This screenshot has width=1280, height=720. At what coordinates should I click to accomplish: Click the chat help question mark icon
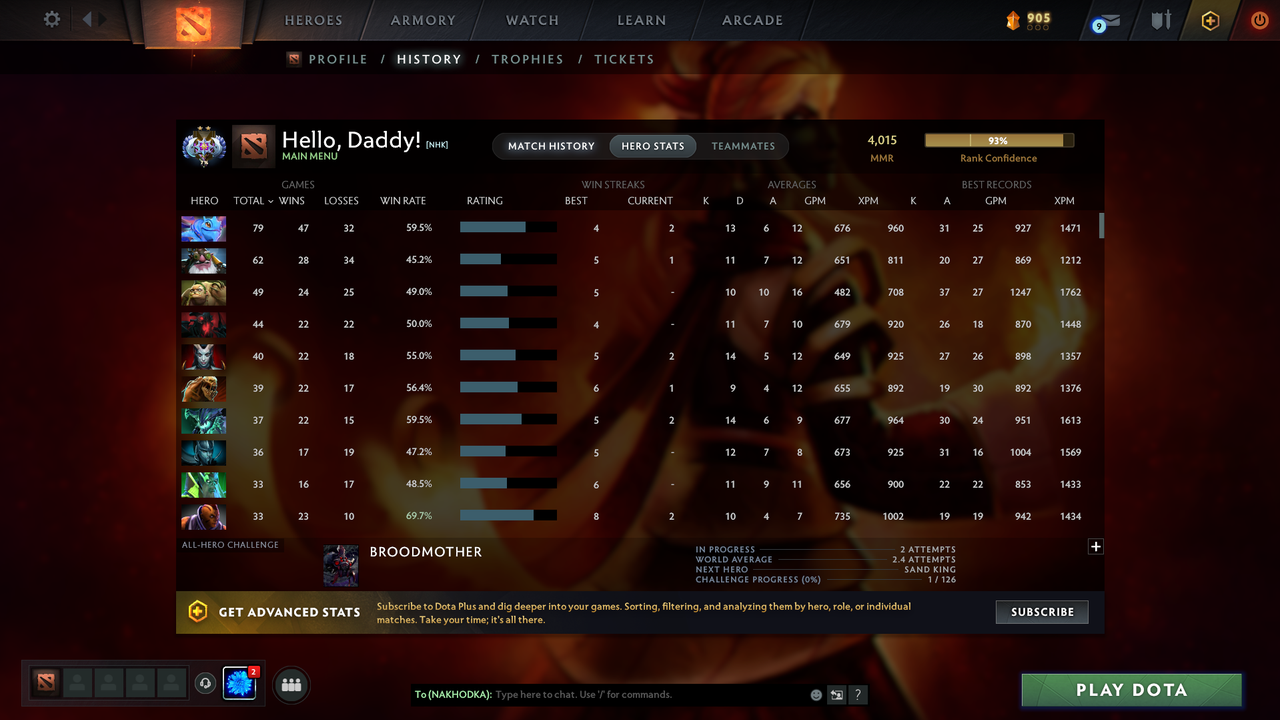coord(857,694)
